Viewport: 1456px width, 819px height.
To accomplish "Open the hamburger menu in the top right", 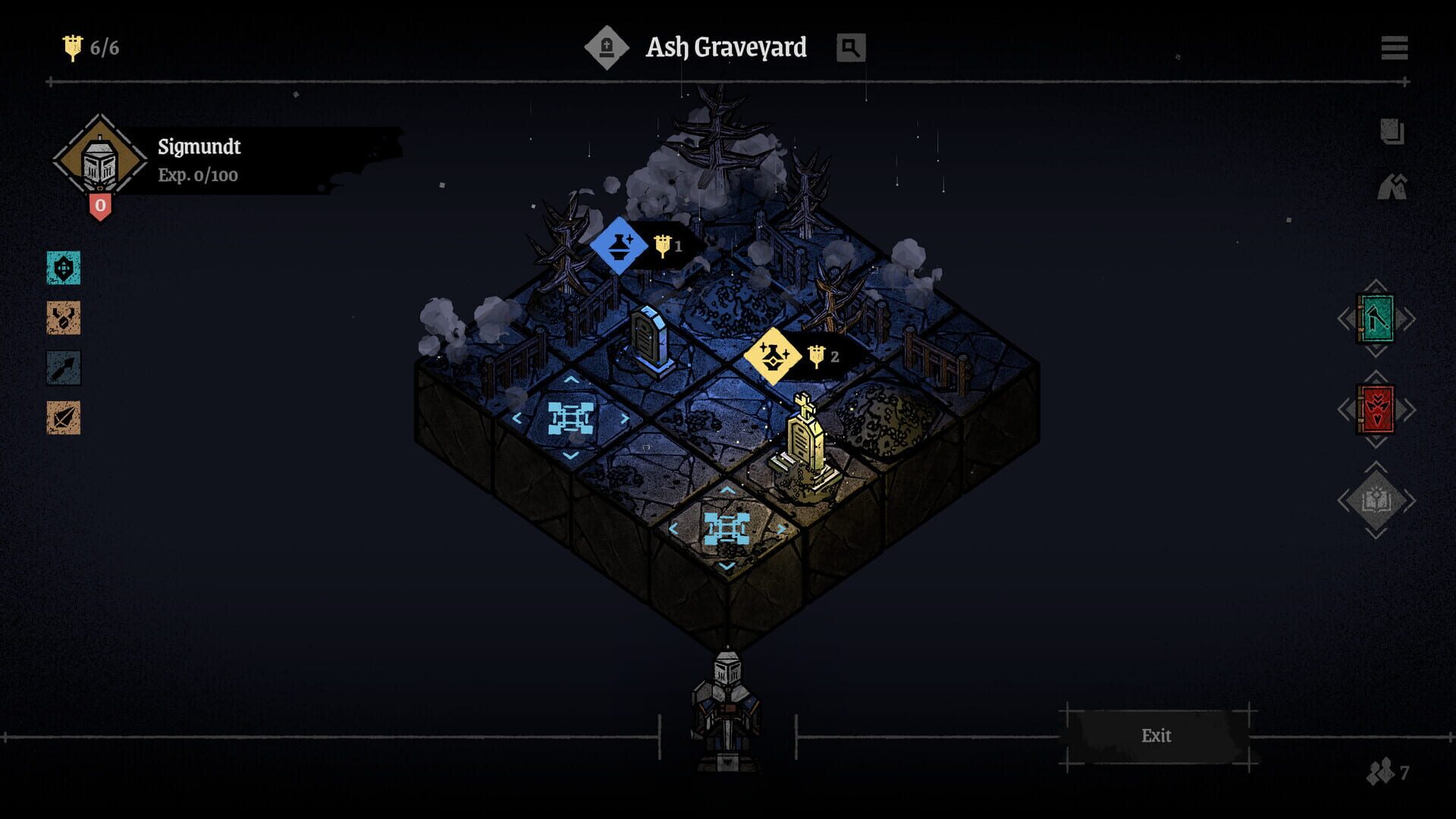I will click(1395, 47).
